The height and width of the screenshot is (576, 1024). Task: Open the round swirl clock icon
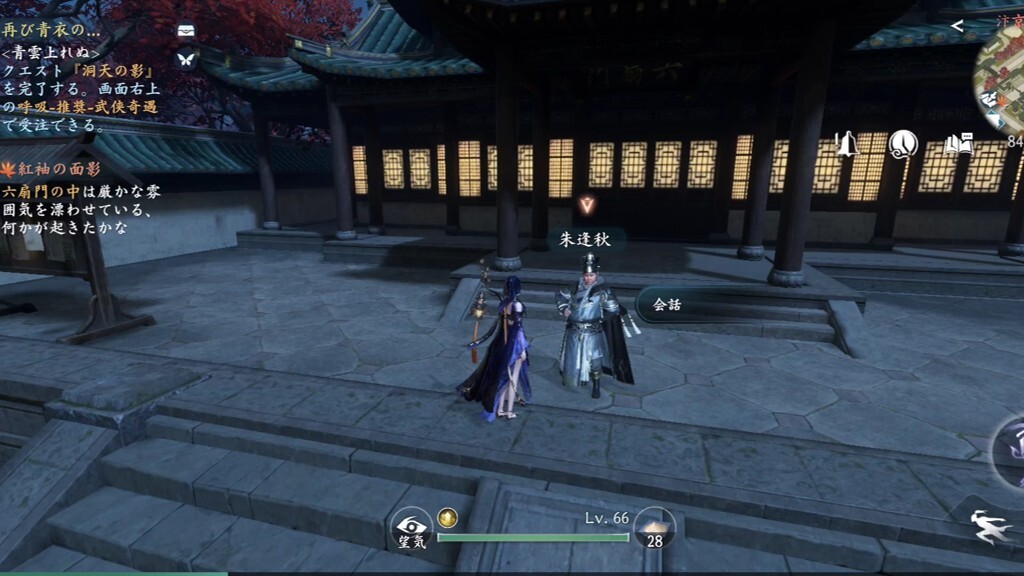[x=903, y=145]
